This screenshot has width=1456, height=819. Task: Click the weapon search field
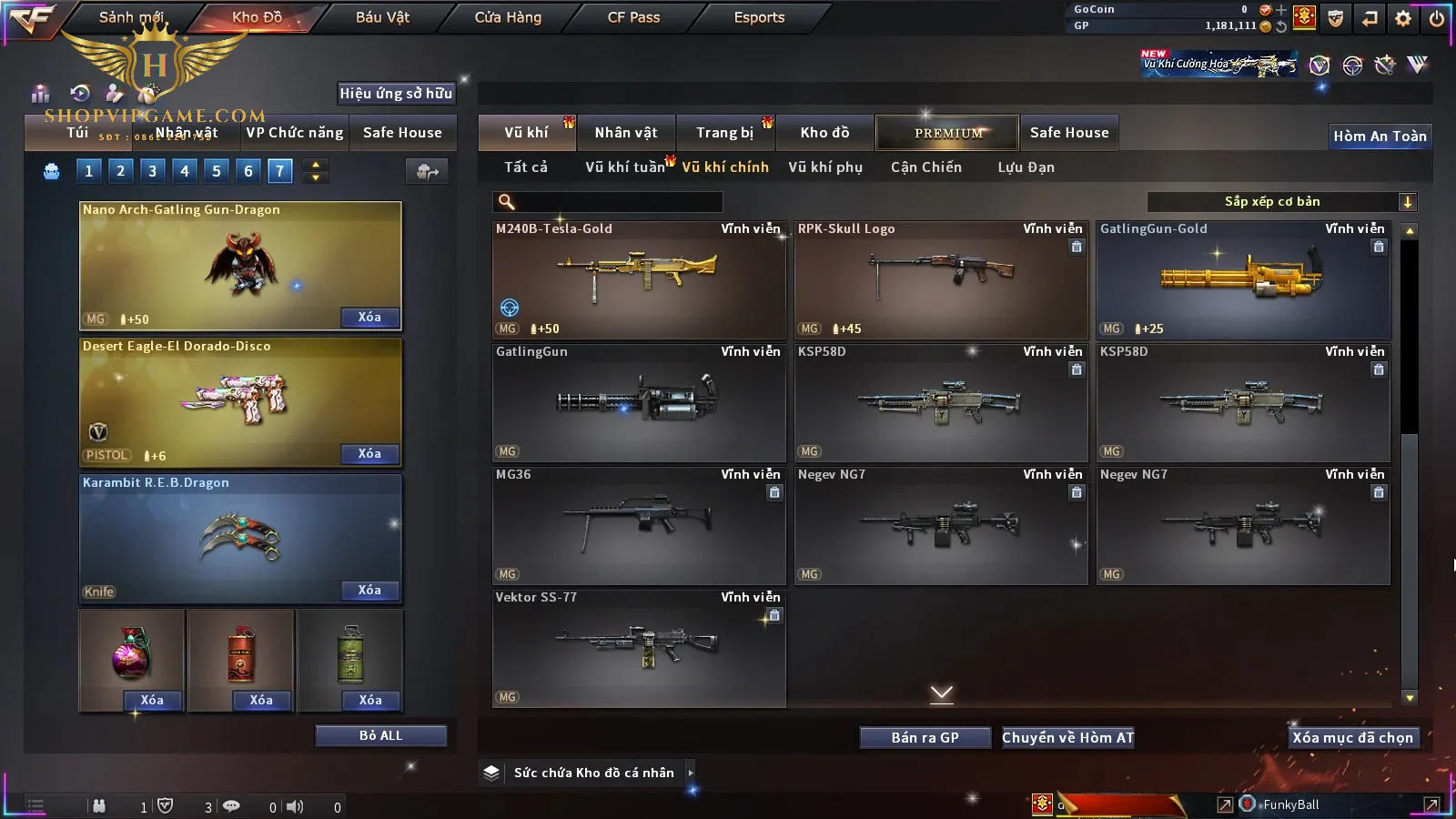[x=608, y=202]
